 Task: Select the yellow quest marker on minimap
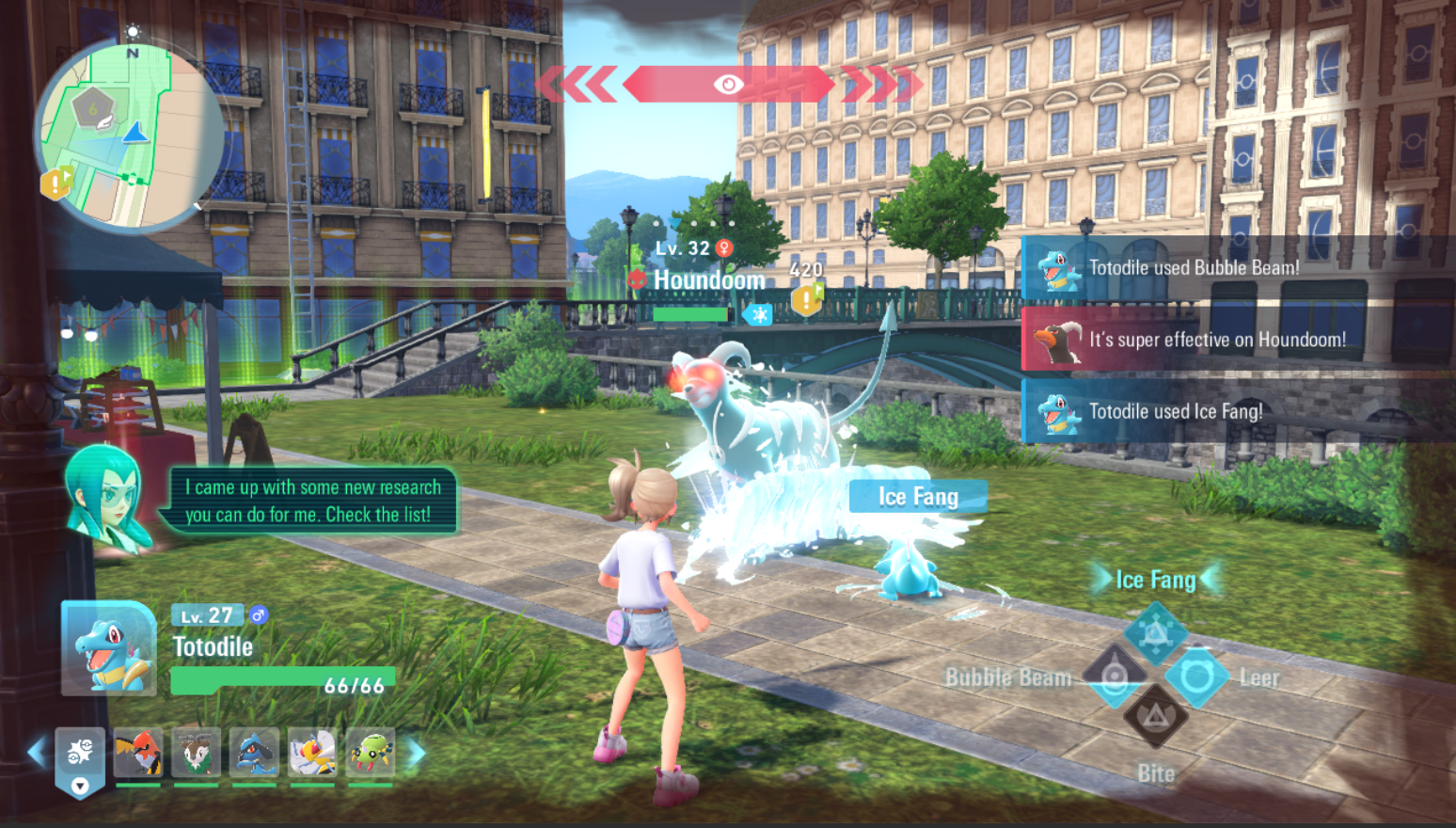tap(56, 183)
